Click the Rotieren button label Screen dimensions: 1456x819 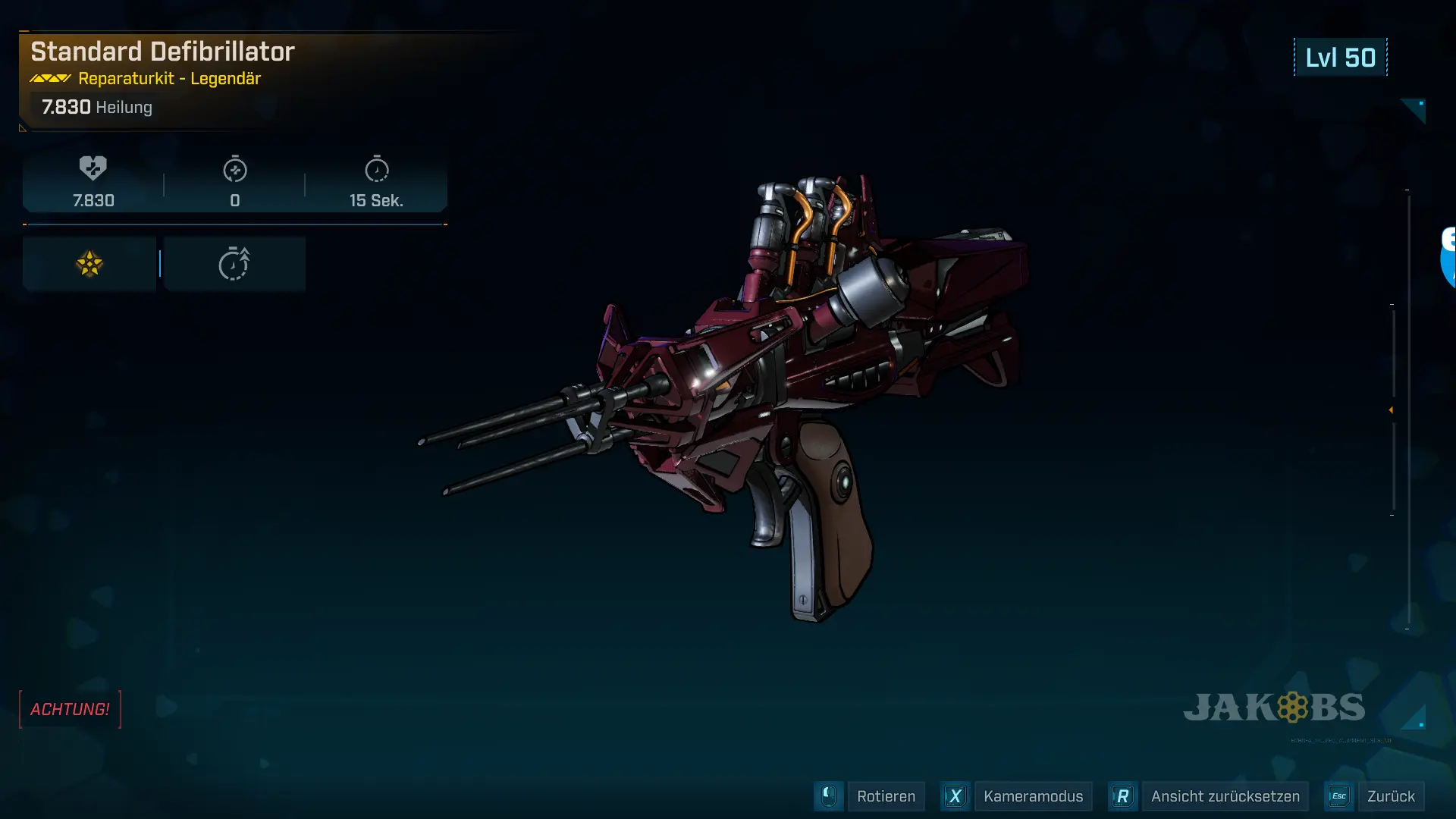point(886,796)
